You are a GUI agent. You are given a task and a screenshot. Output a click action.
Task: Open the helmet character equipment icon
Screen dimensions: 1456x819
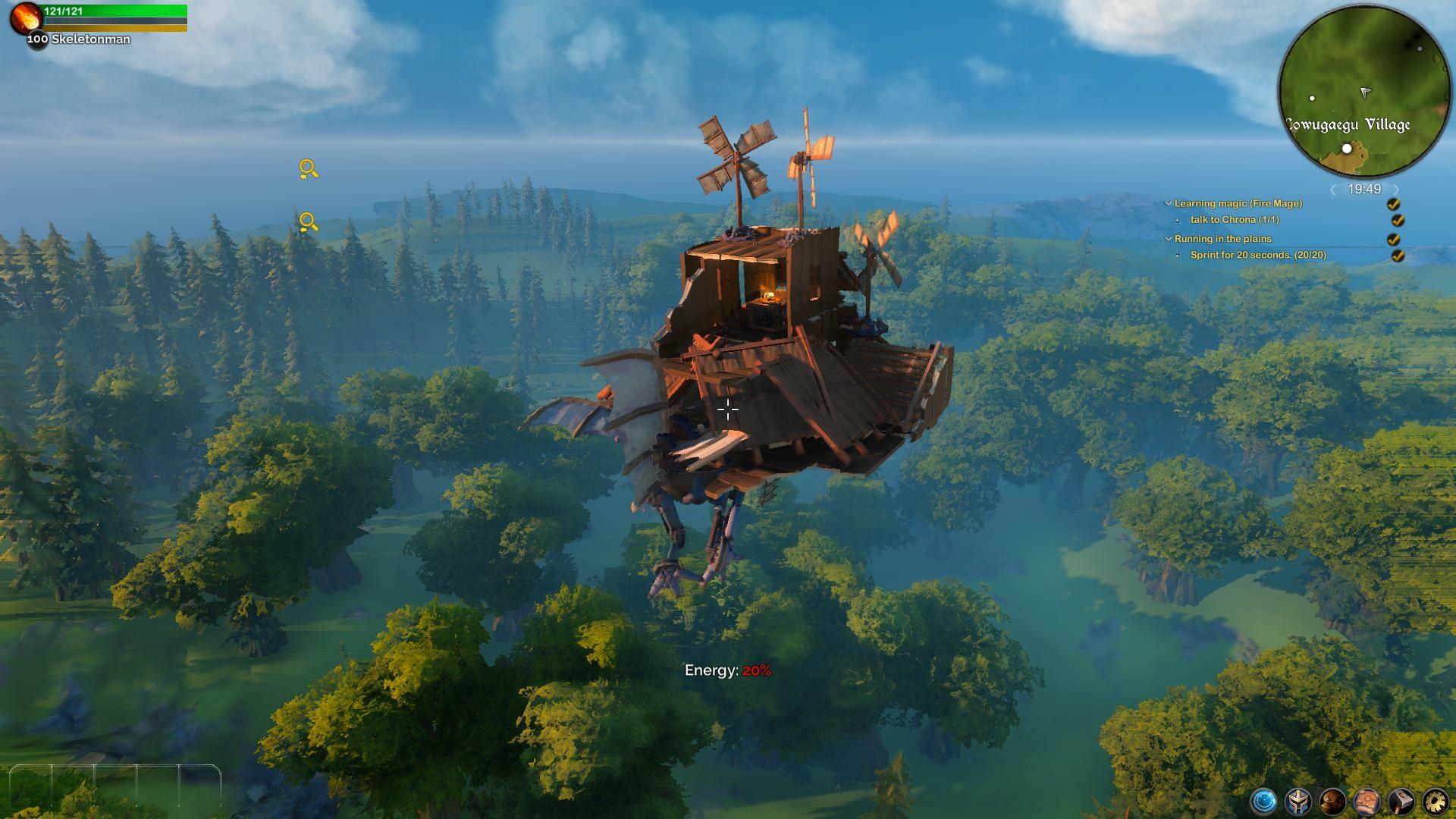coord(1298,801)
